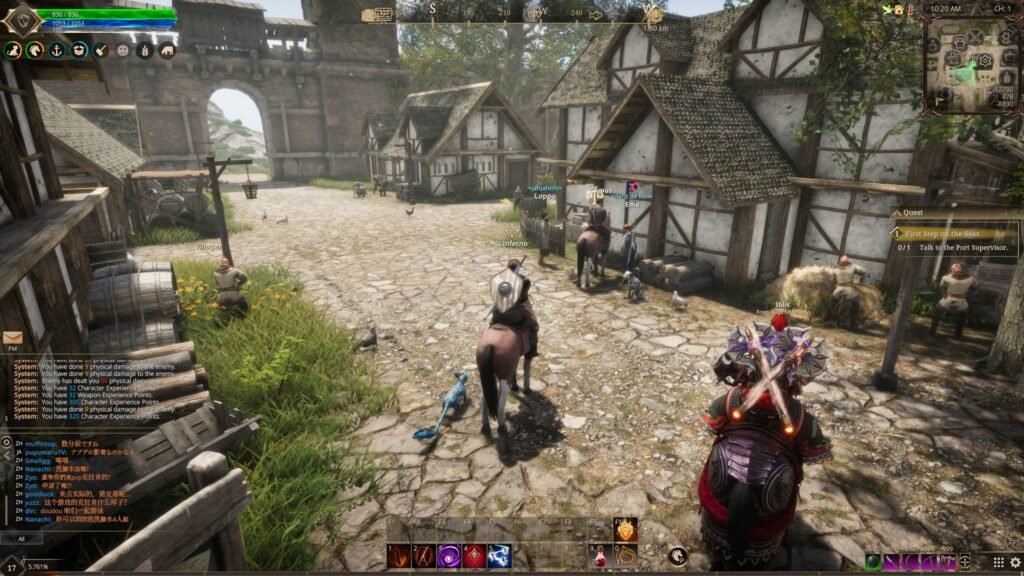Switch to the All chat tab
This screenshot has width=1024, height=576.
pyautogui.click(x=21, y=538)
